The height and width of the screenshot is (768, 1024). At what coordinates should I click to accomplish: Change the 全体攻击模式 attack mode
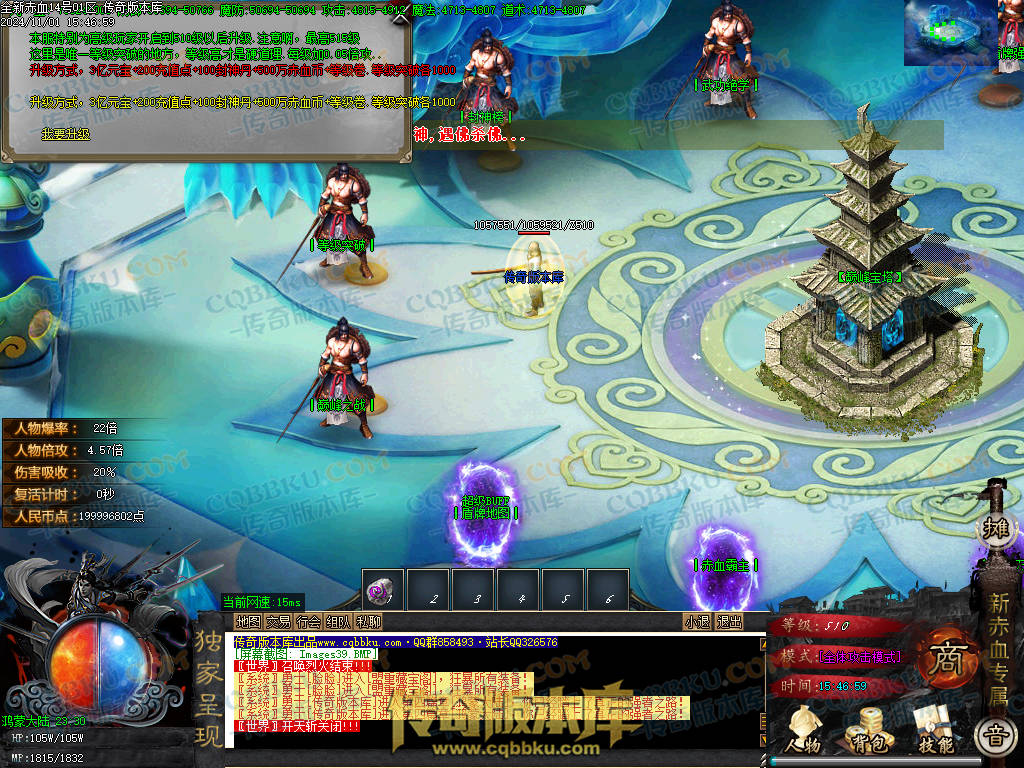coord(859,657)
